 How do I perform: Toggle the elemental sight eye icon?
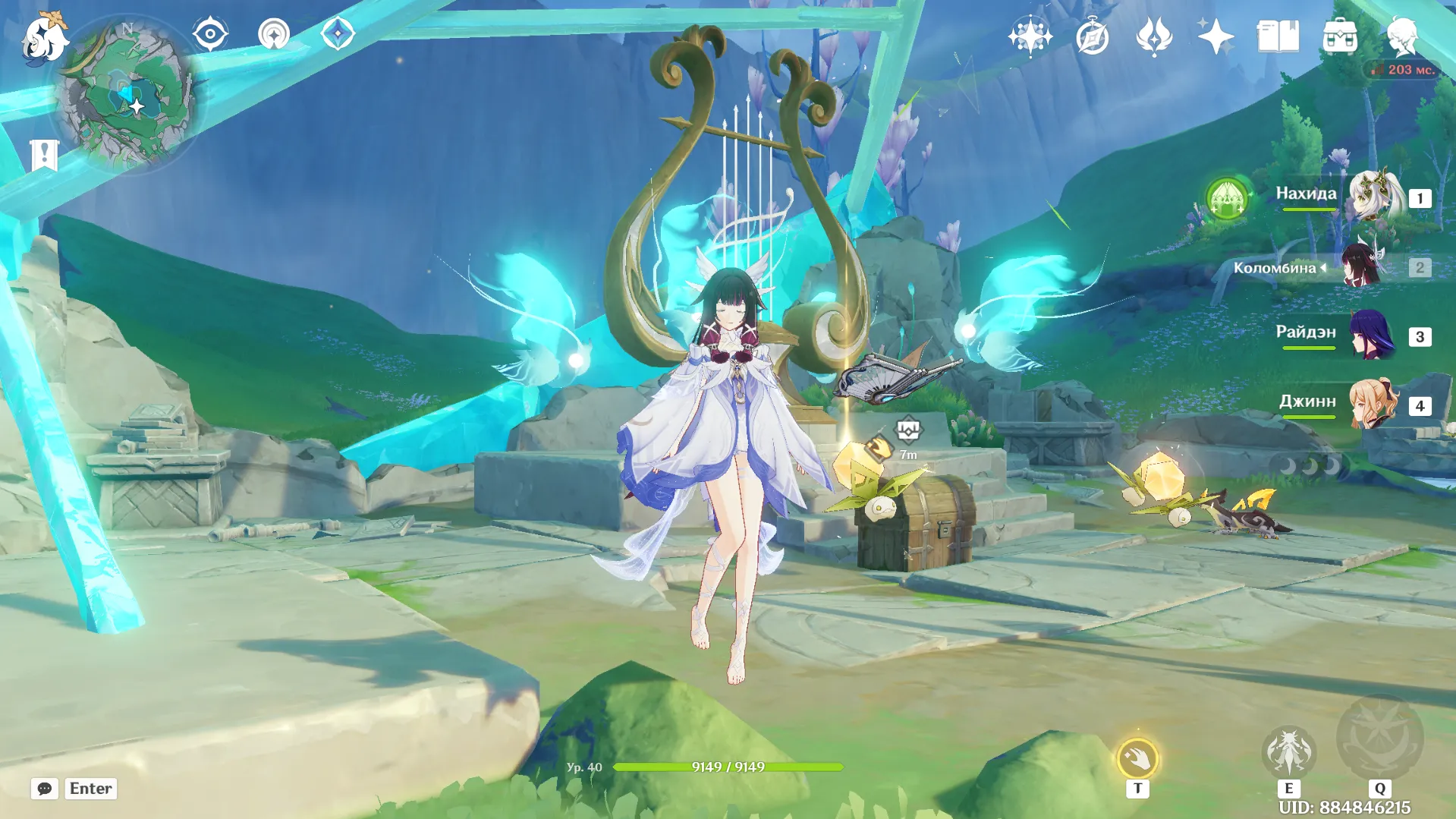tap(210, 34)
